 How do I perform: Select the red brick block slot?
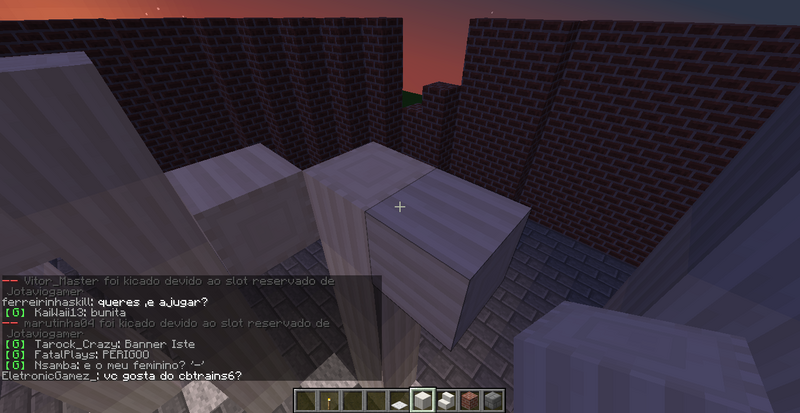471,401
